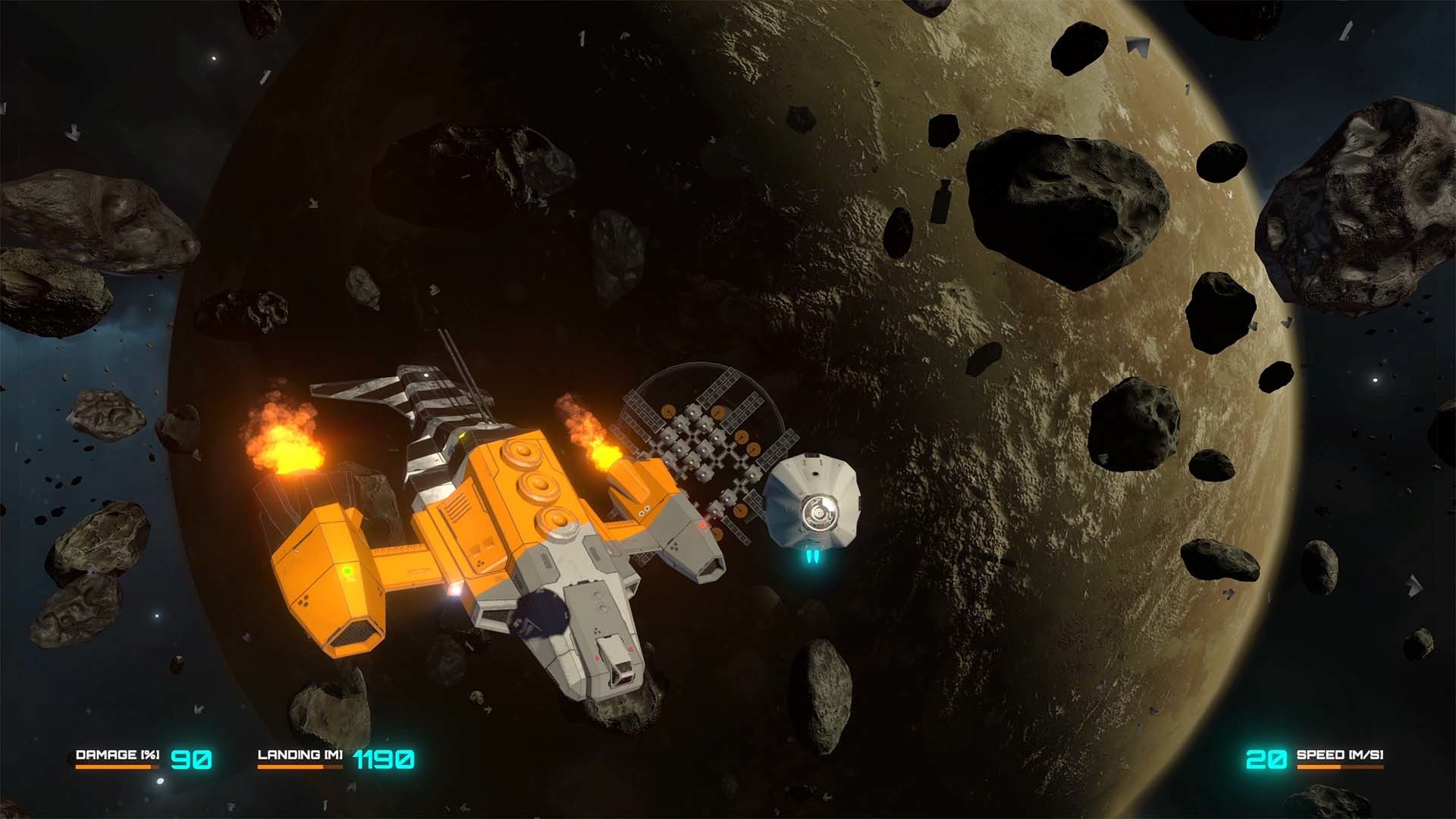The height and width of the screenshot is (819, 1456).
Task: Click the LANDING [M] indicator label
Action: tap(300, 754)
